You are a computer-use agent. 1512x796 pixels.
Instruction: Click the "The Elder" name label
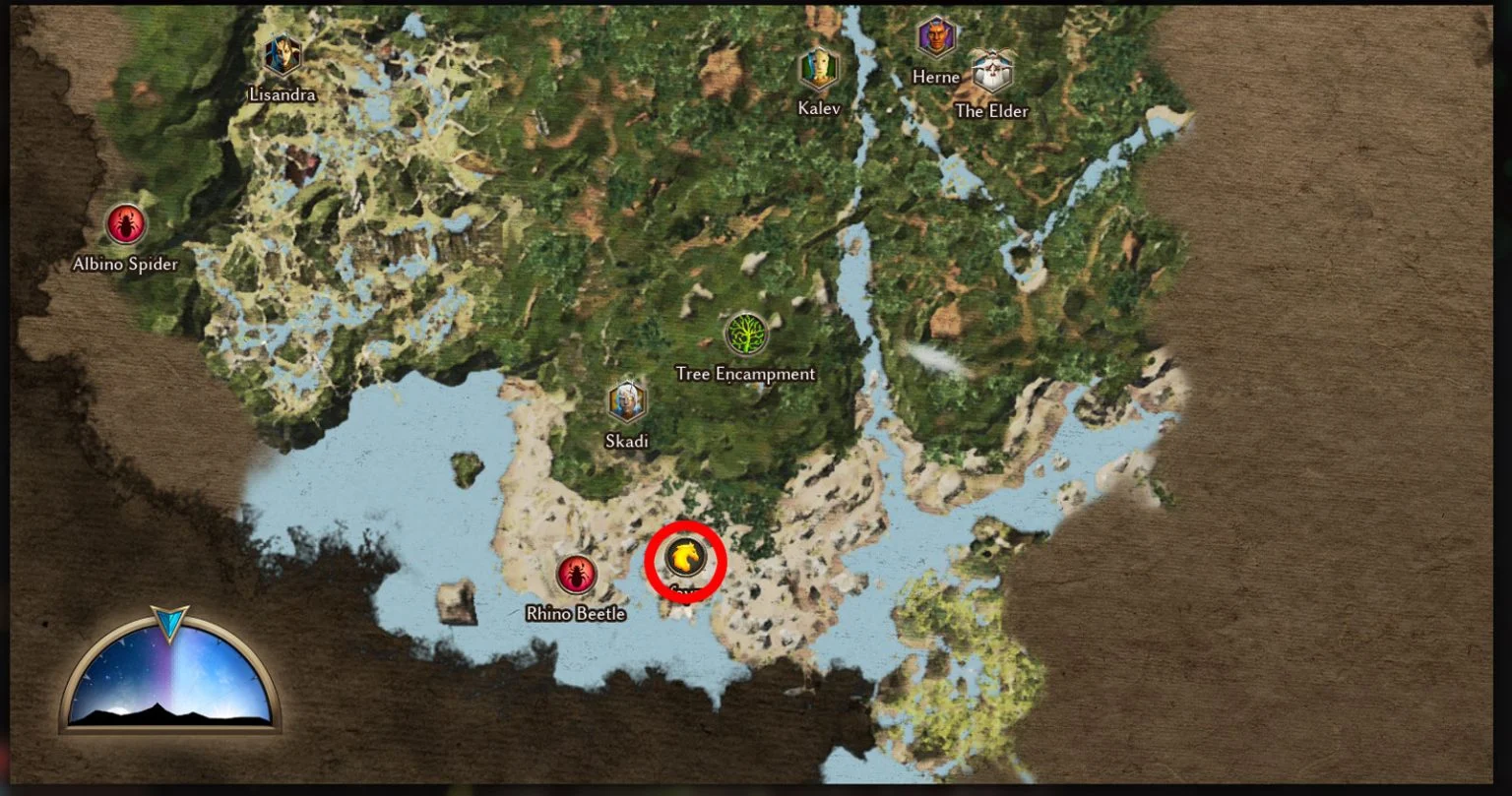(991, 111)
